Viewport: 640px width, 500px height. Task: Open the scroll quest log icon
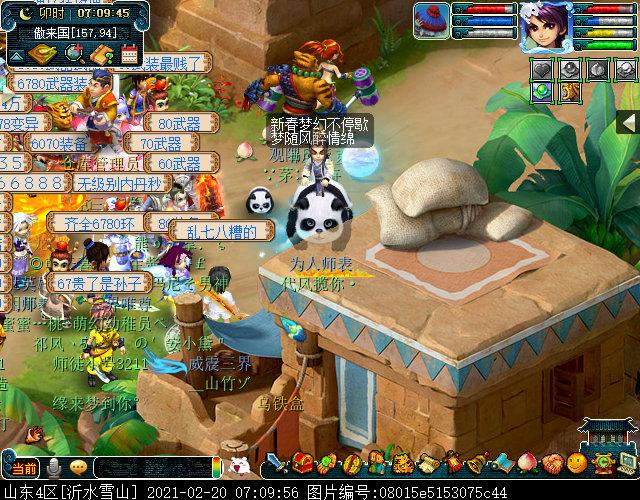pyautogui.click(x=426, y=465)
